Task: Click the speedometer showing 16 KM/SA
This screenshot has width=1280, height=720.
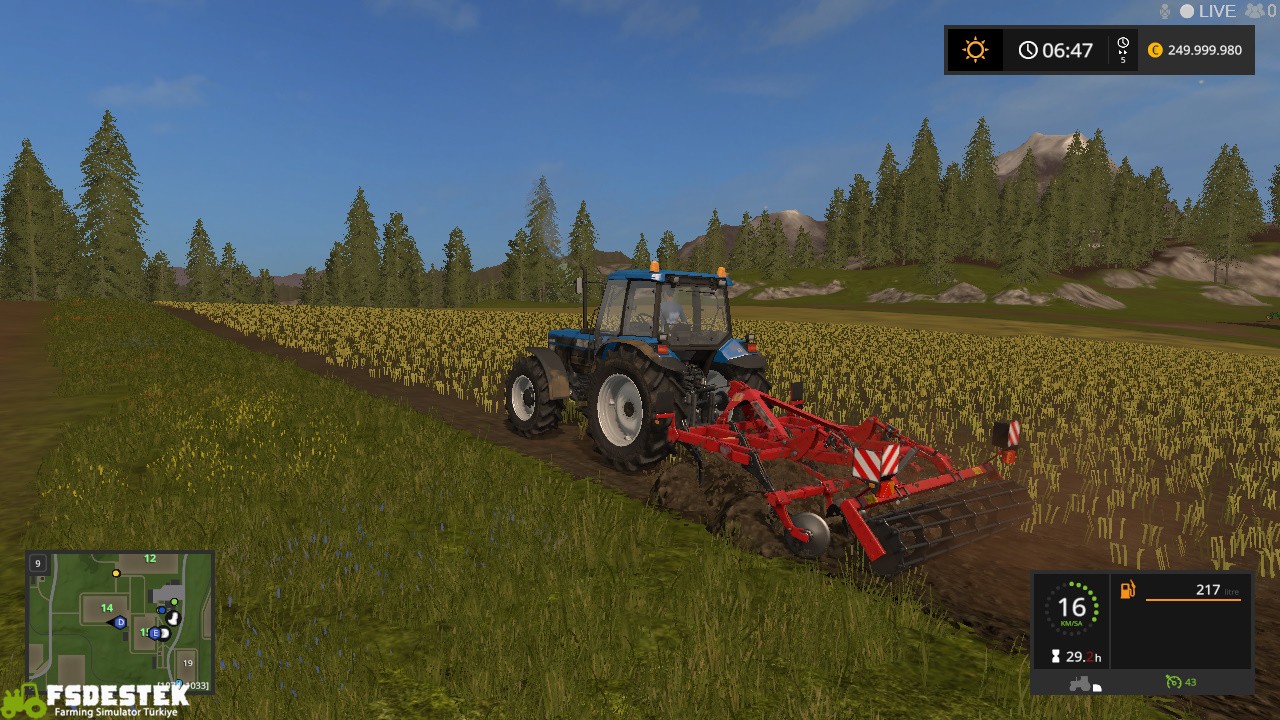Action: pyautogui.click(x=1074, y=607)
